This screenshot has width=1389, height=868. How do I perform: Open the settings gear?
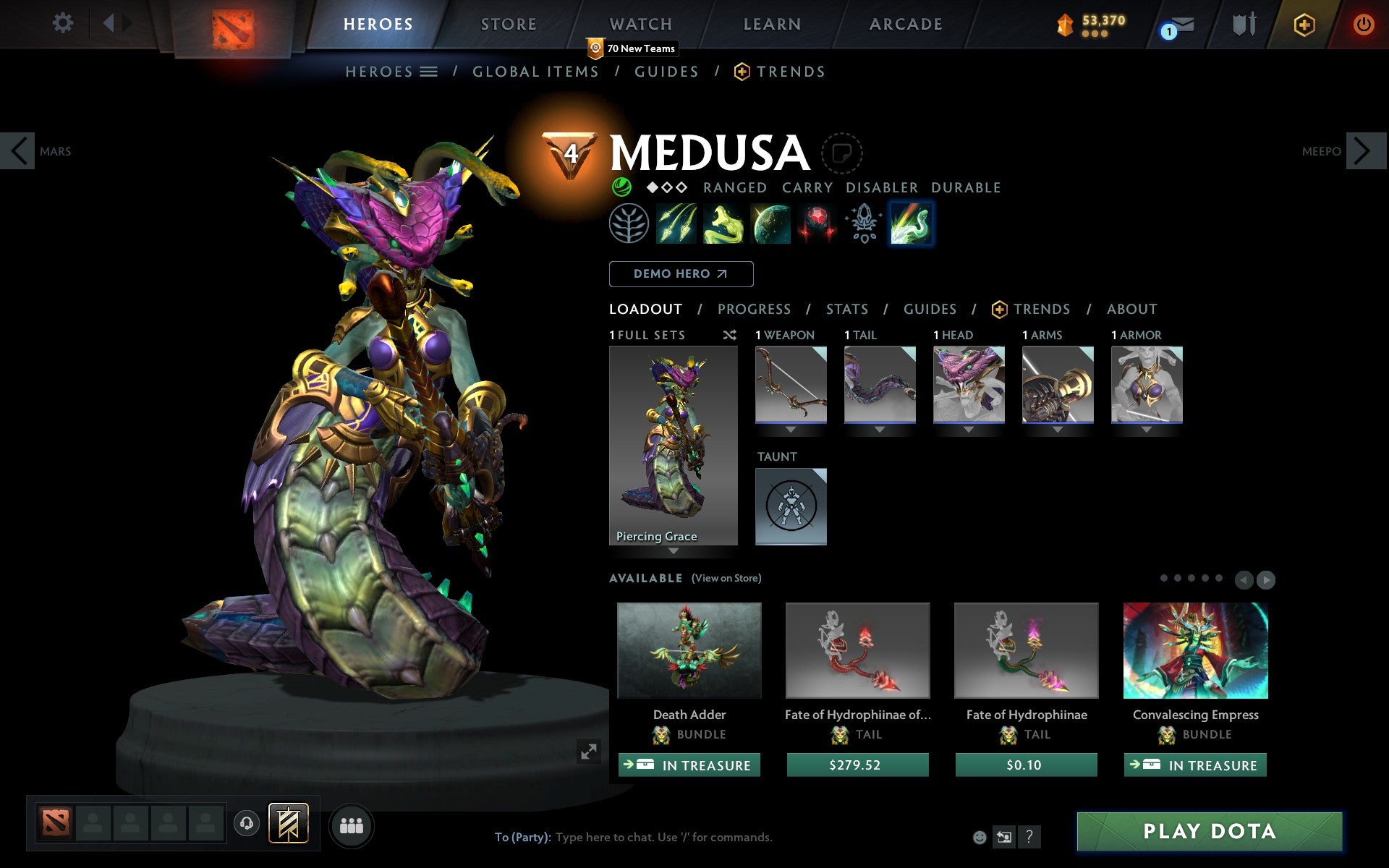(64, 23)
